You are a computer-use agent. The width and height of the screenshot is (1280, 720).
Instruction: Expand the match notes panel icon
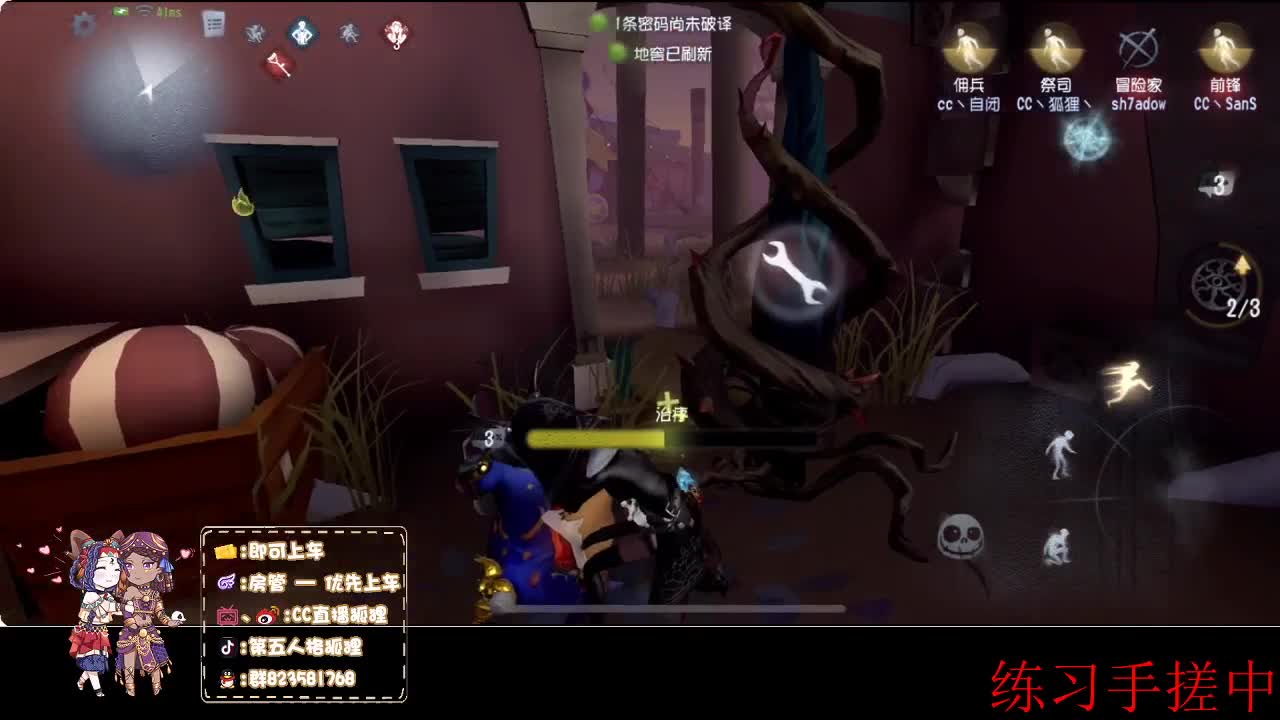tap(214, 23)
